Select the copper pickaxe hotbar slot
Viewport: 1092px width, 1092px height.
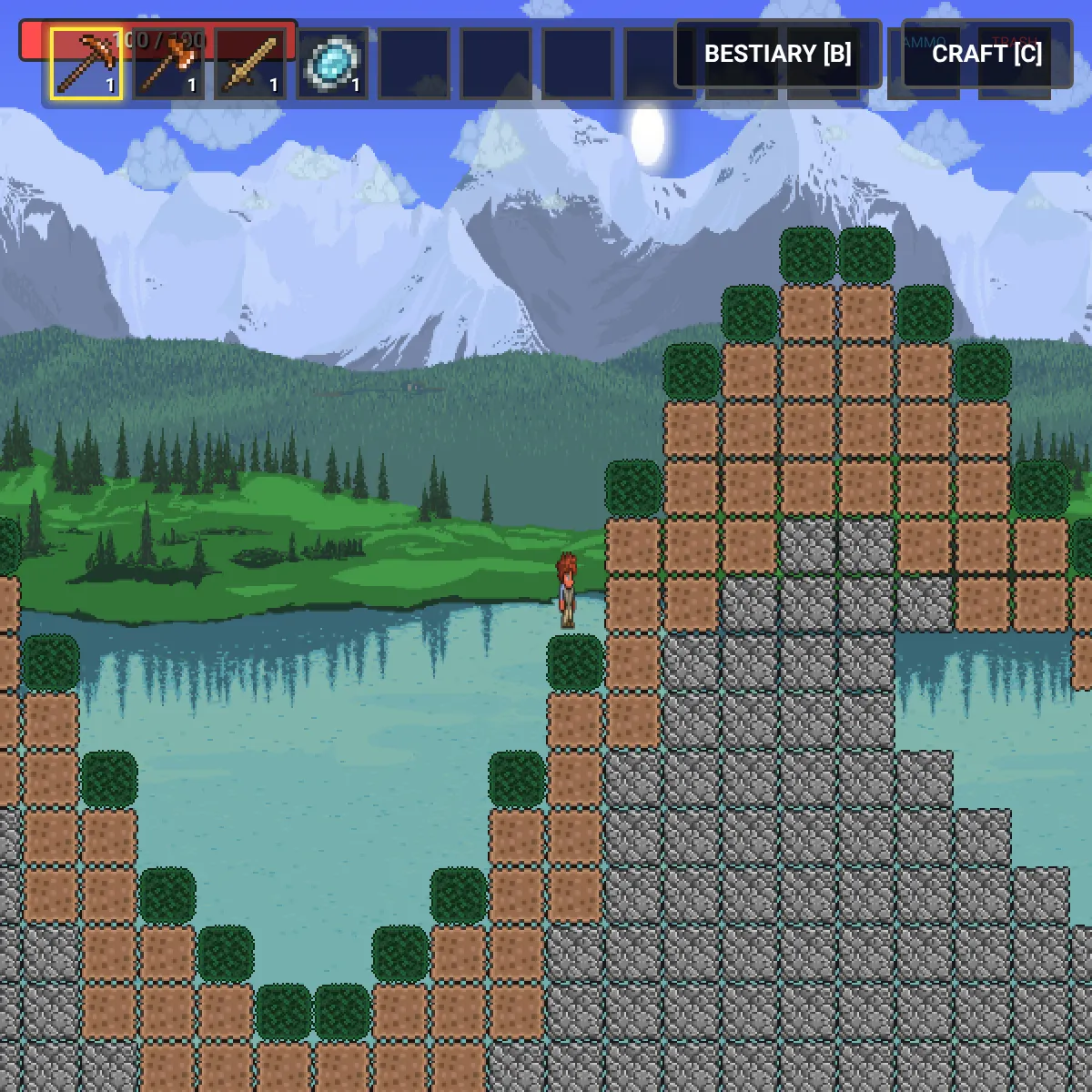tap(86, 63)
